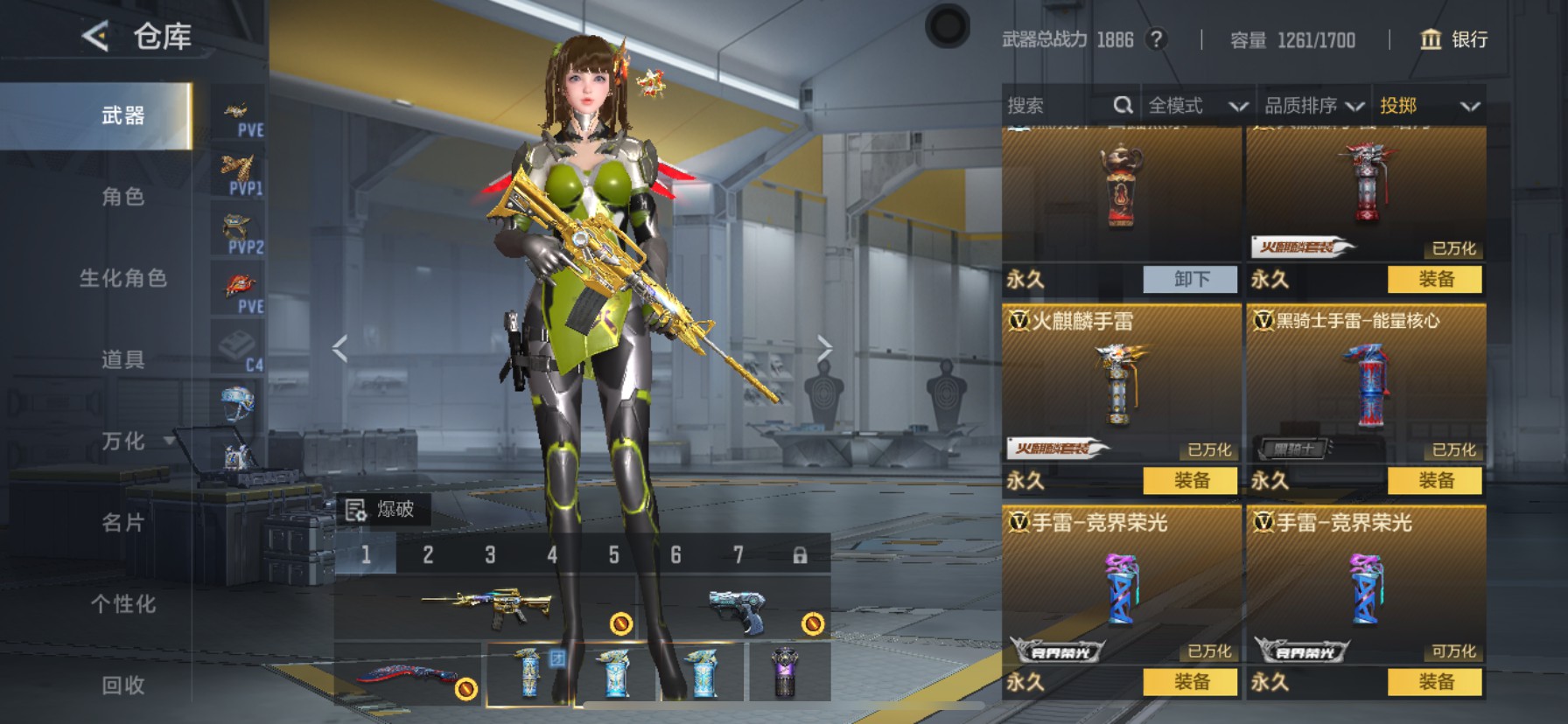
Task: Equip the 火麒麟手雷 grenade
Action: [1190, 480]
